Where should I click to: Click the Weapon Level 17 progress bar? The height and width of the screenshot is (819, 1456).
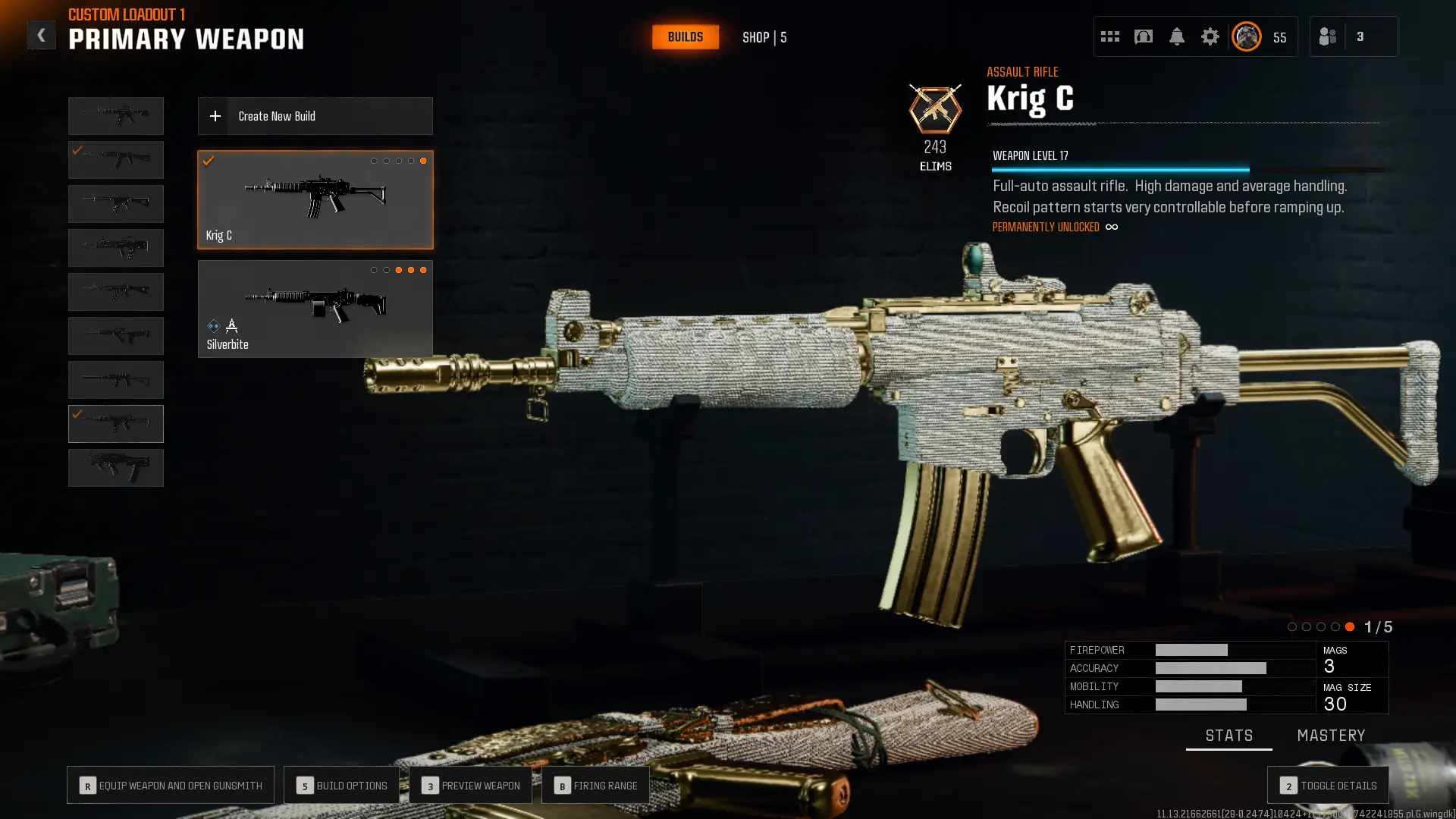coord(1119,168)
